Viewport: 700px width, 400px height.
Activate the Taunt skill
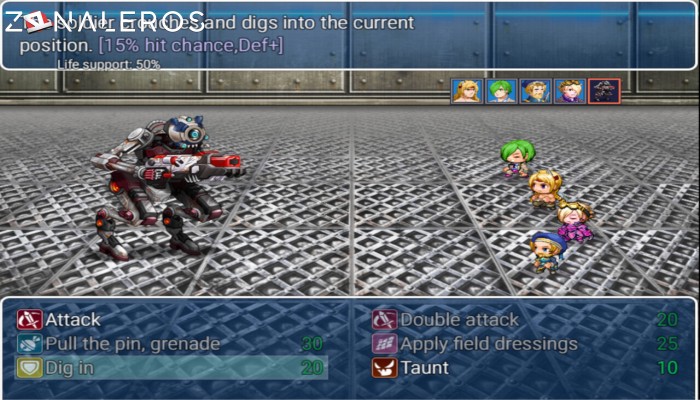pyautogui.click(x=426, y=368)
